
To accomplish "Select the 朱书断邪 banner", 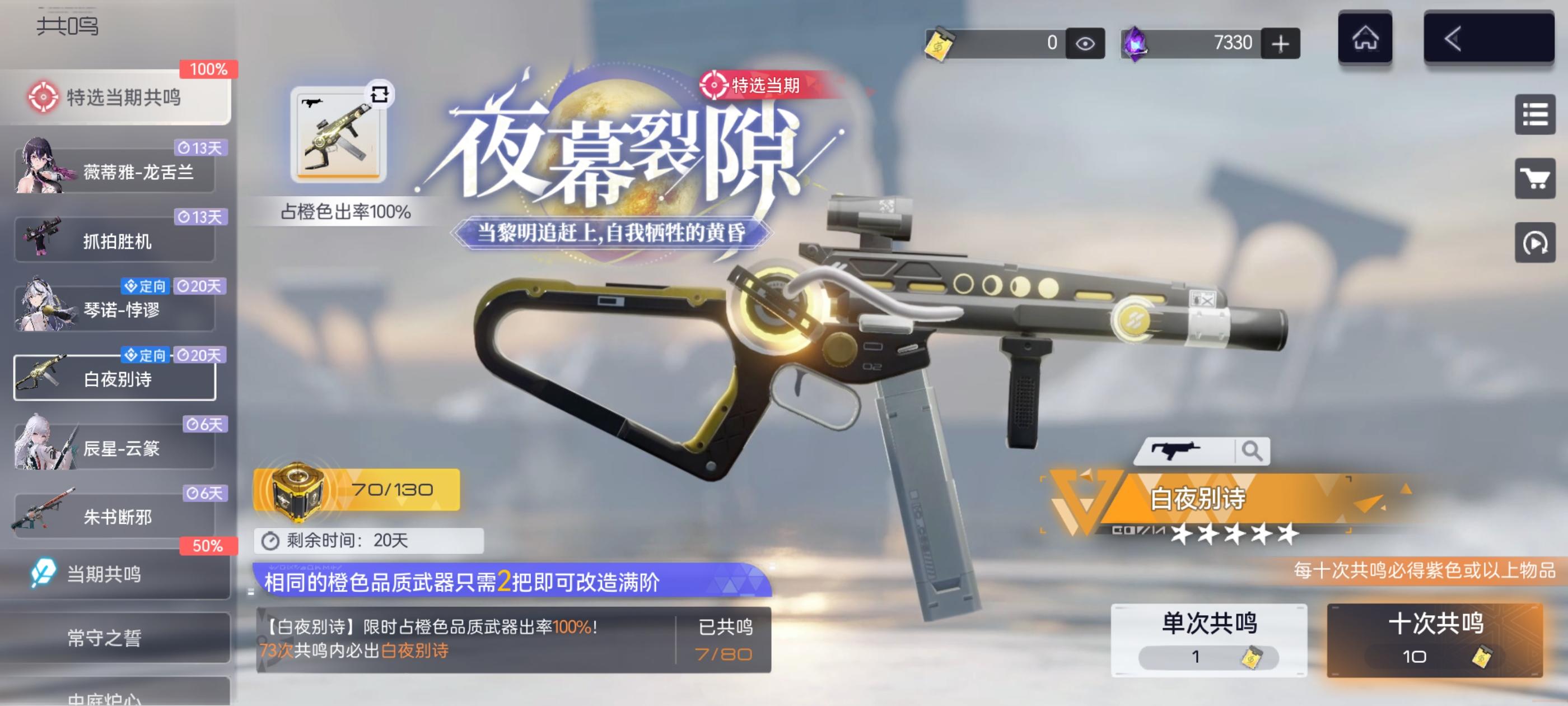I will tap(116, 517).
